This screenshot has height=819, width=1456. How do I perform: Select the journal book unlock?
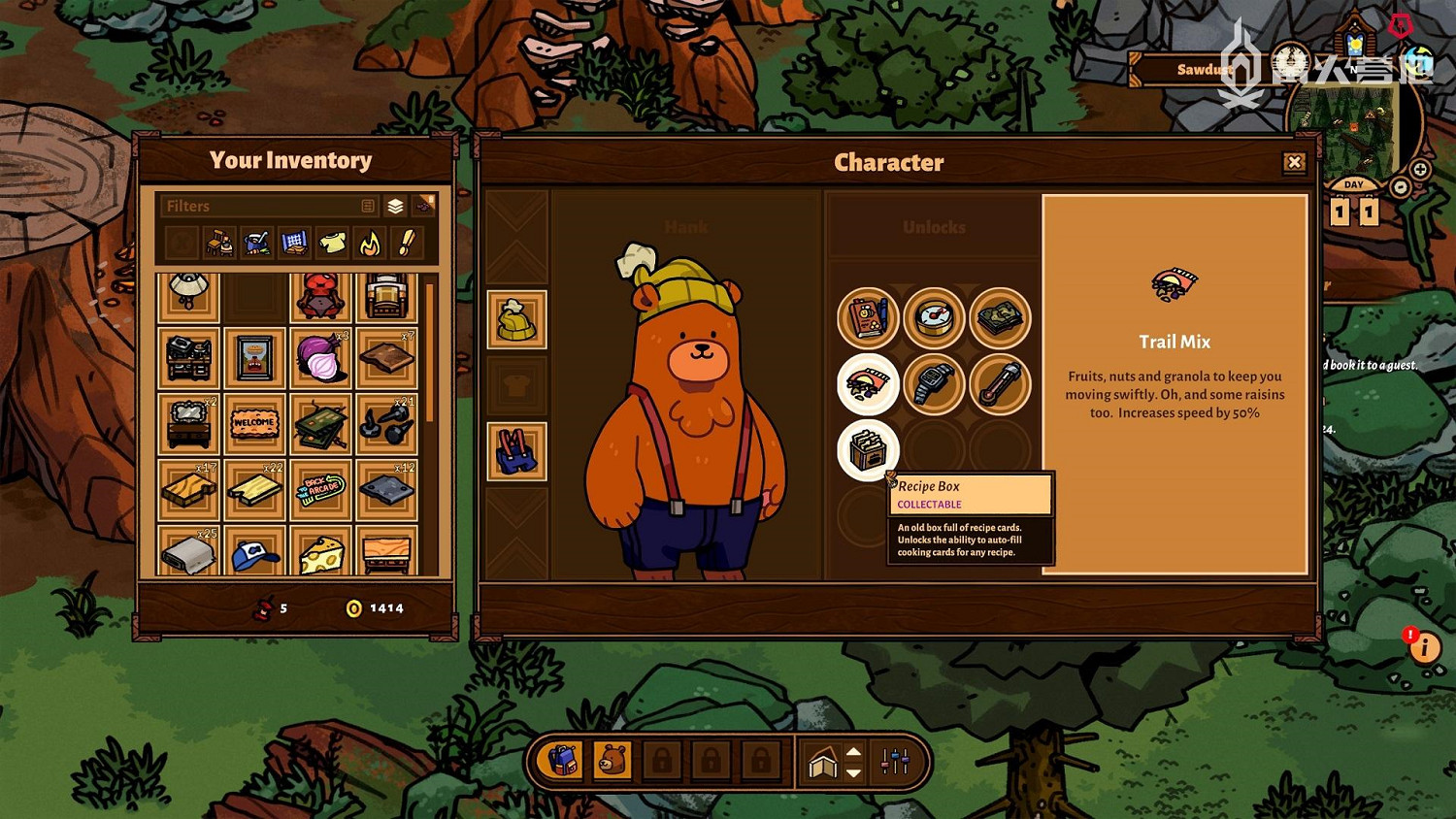tap(868, 317)
